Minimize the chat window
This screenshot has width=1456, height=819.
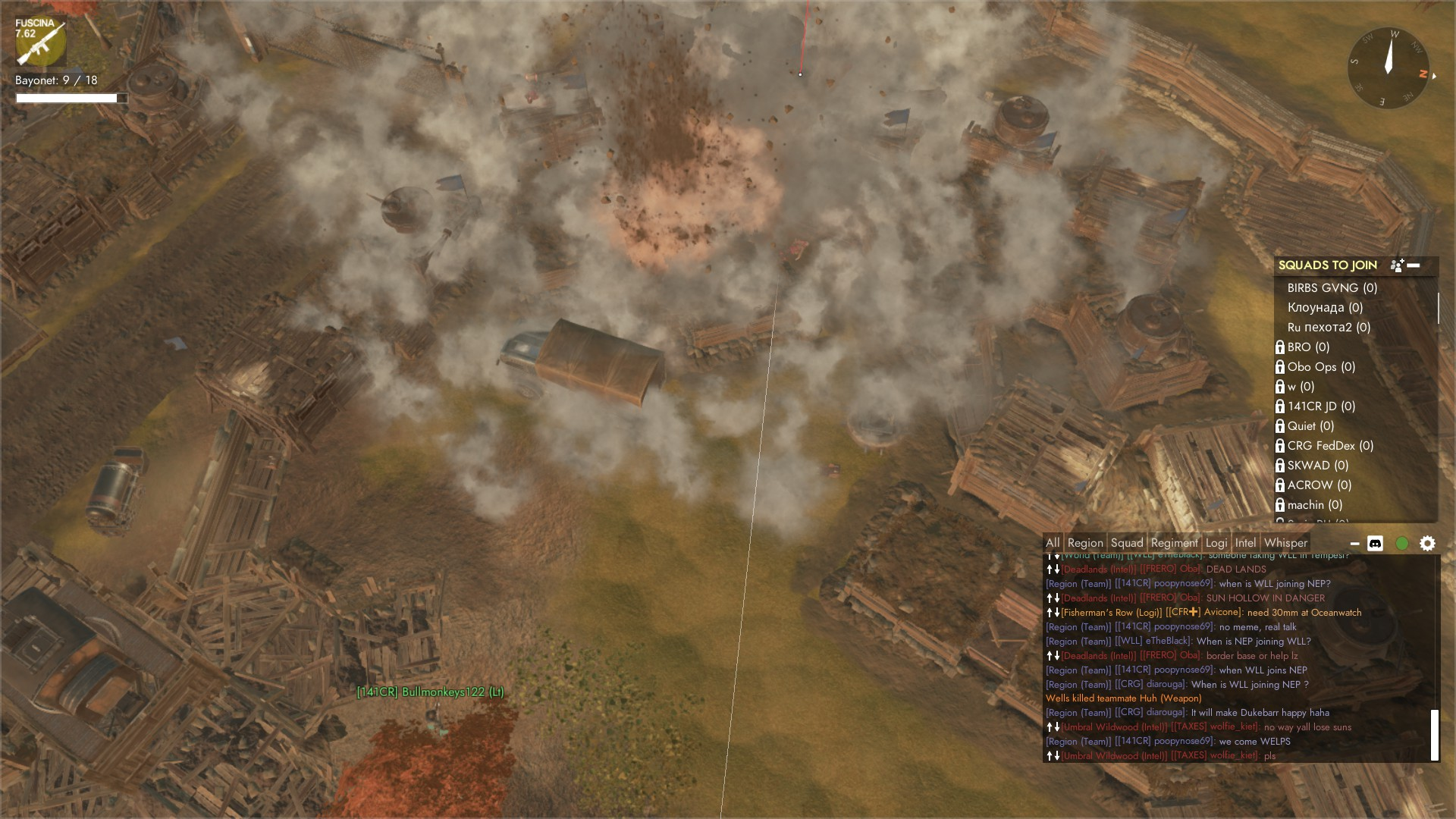1354,544
